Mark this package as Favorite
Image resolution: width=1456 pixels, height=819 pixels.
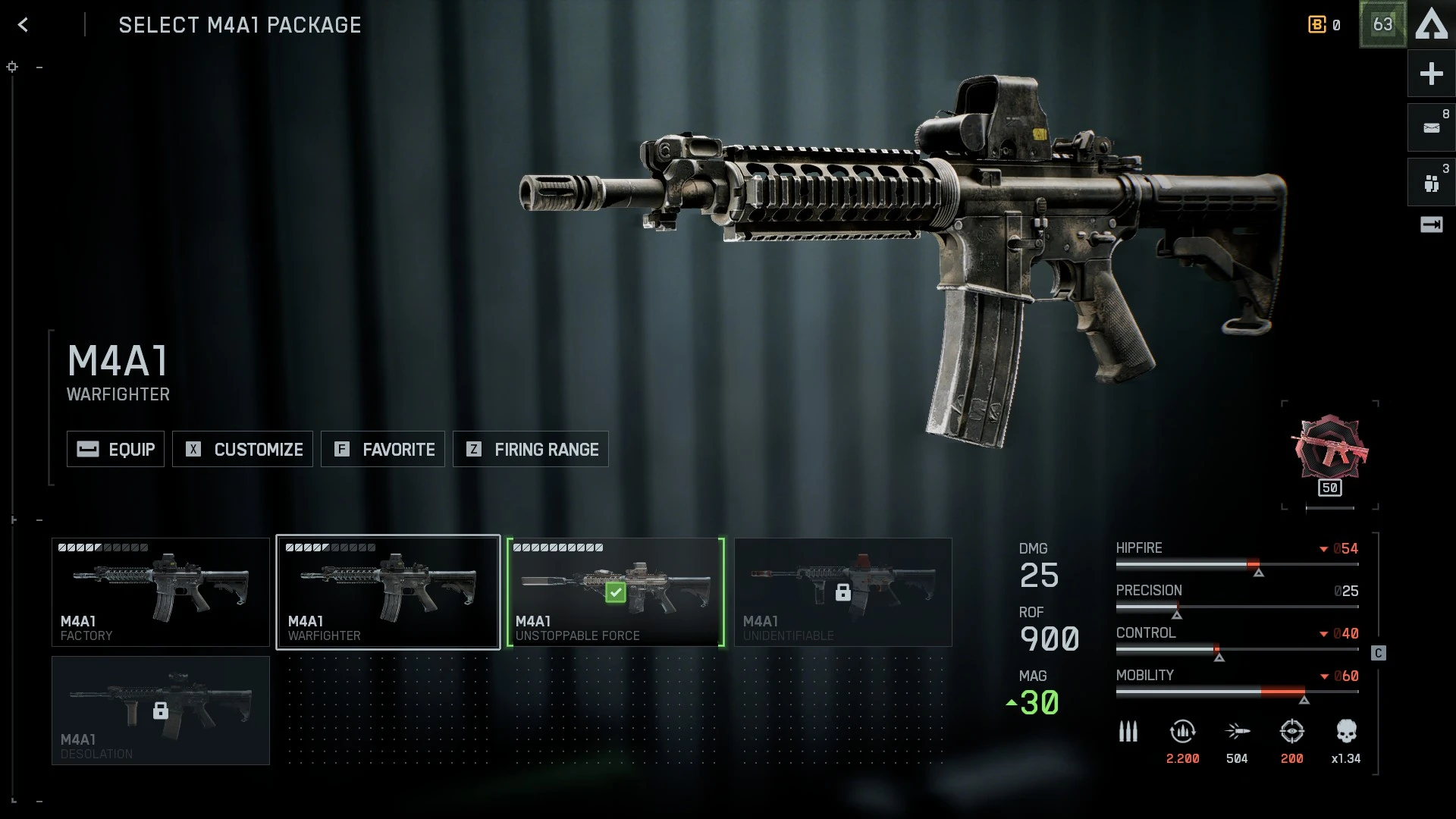(383, 449)
